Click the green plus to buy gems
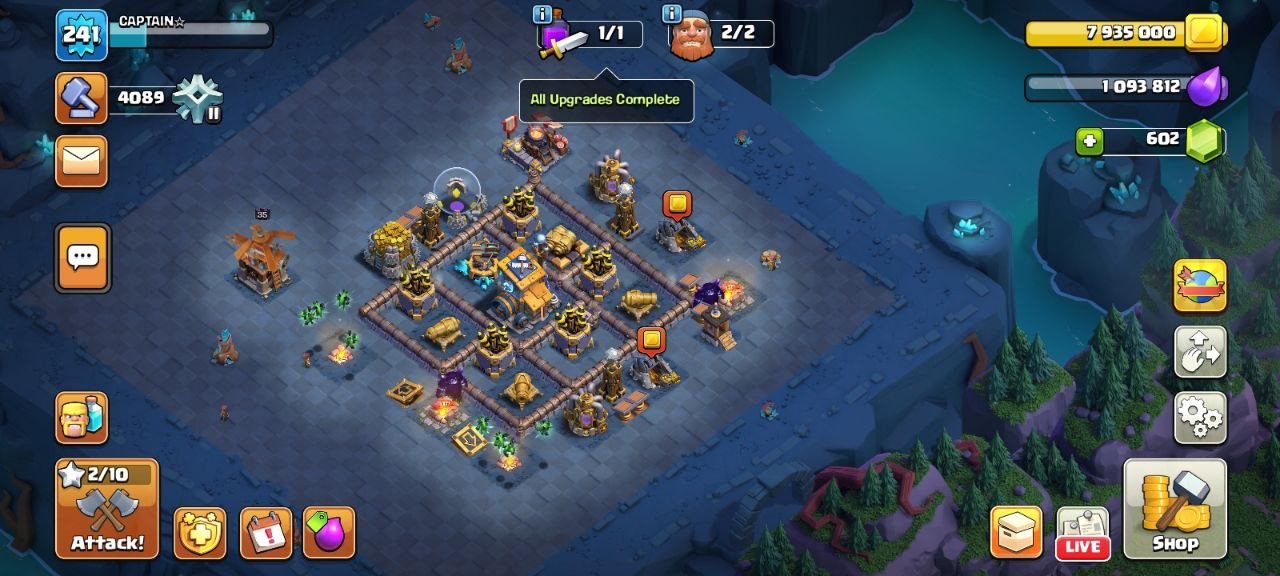 1089,141
